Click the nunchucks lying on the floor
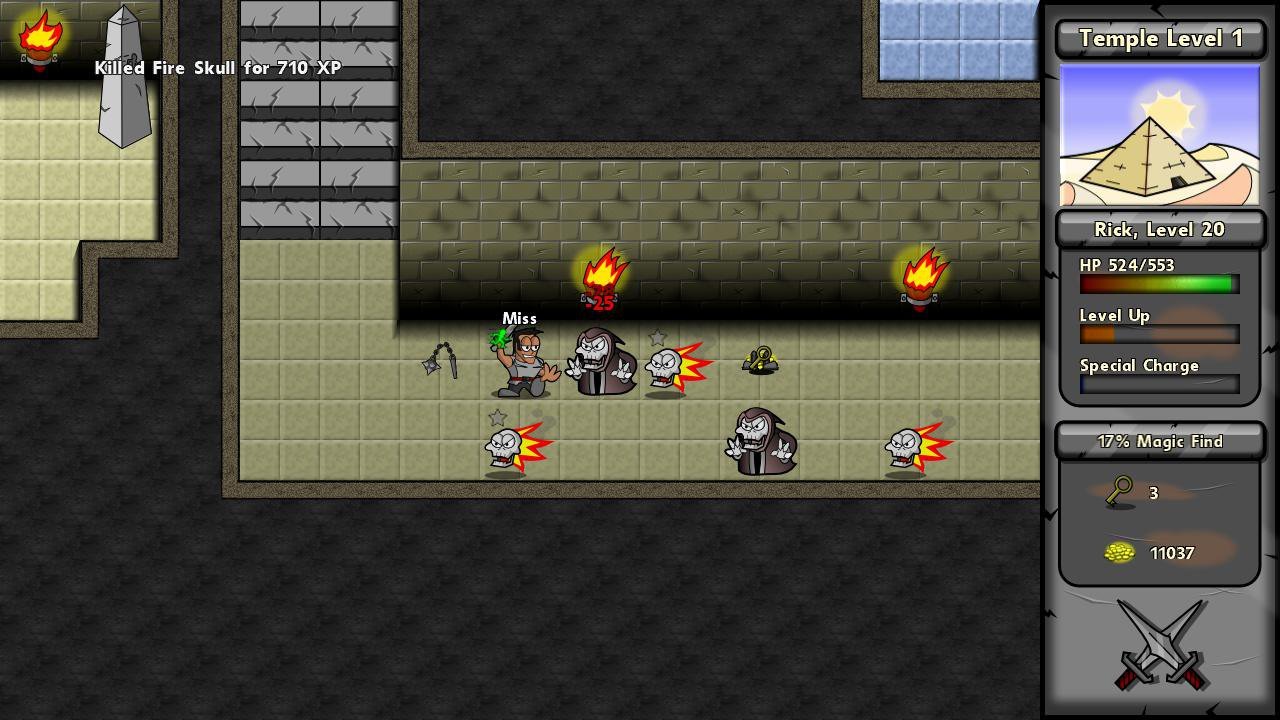1280x720 pixels. tap(443, 362)
